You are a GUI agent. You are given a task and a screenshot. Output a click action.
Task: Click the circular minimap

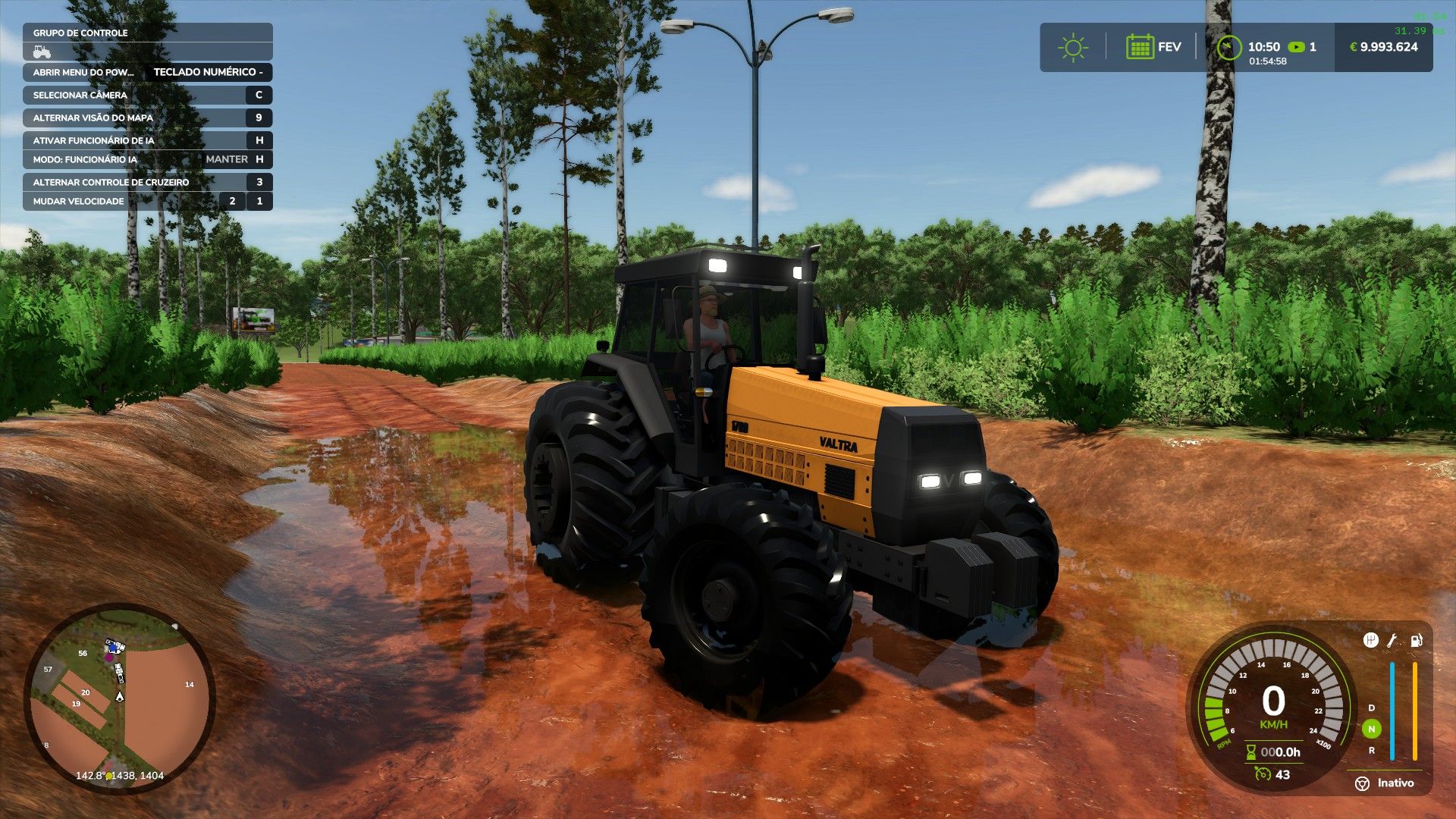(x=120, y=698)
